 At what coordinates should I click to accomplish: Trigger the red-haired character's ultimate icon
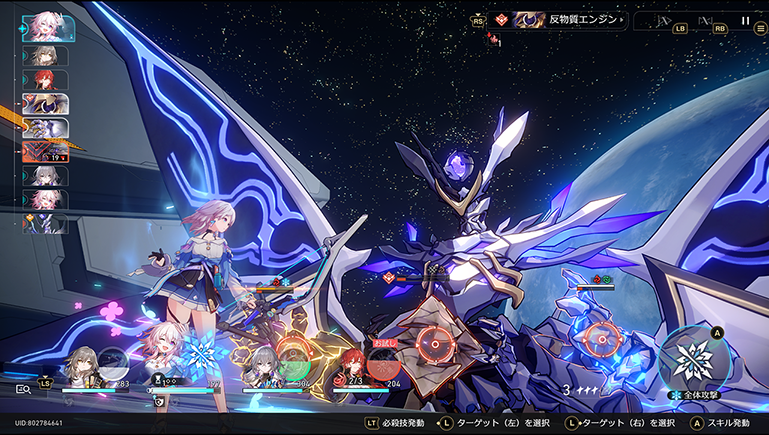coord(383,363)
